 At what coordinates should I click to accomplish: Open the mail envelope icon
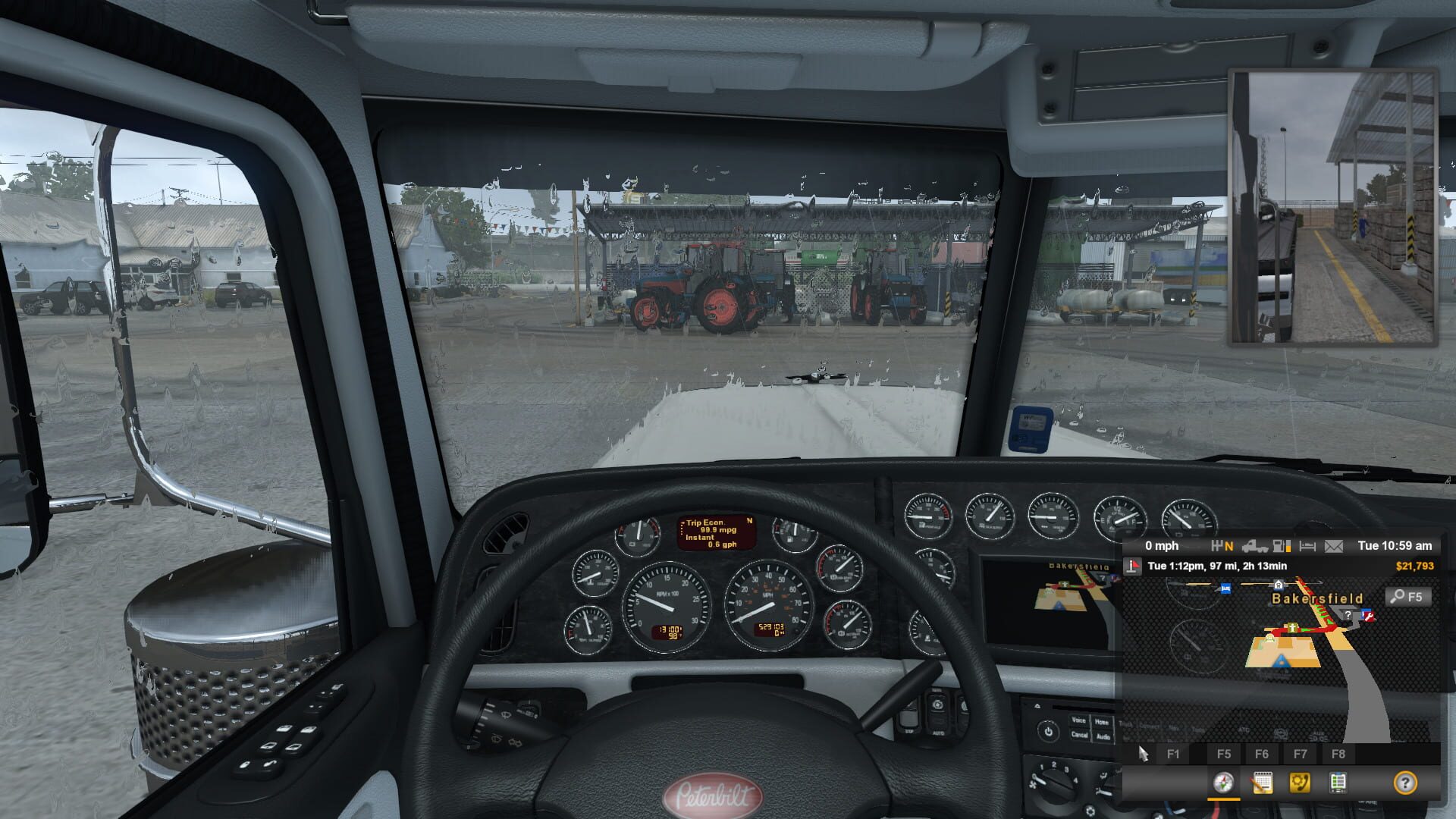point(1332,547)
